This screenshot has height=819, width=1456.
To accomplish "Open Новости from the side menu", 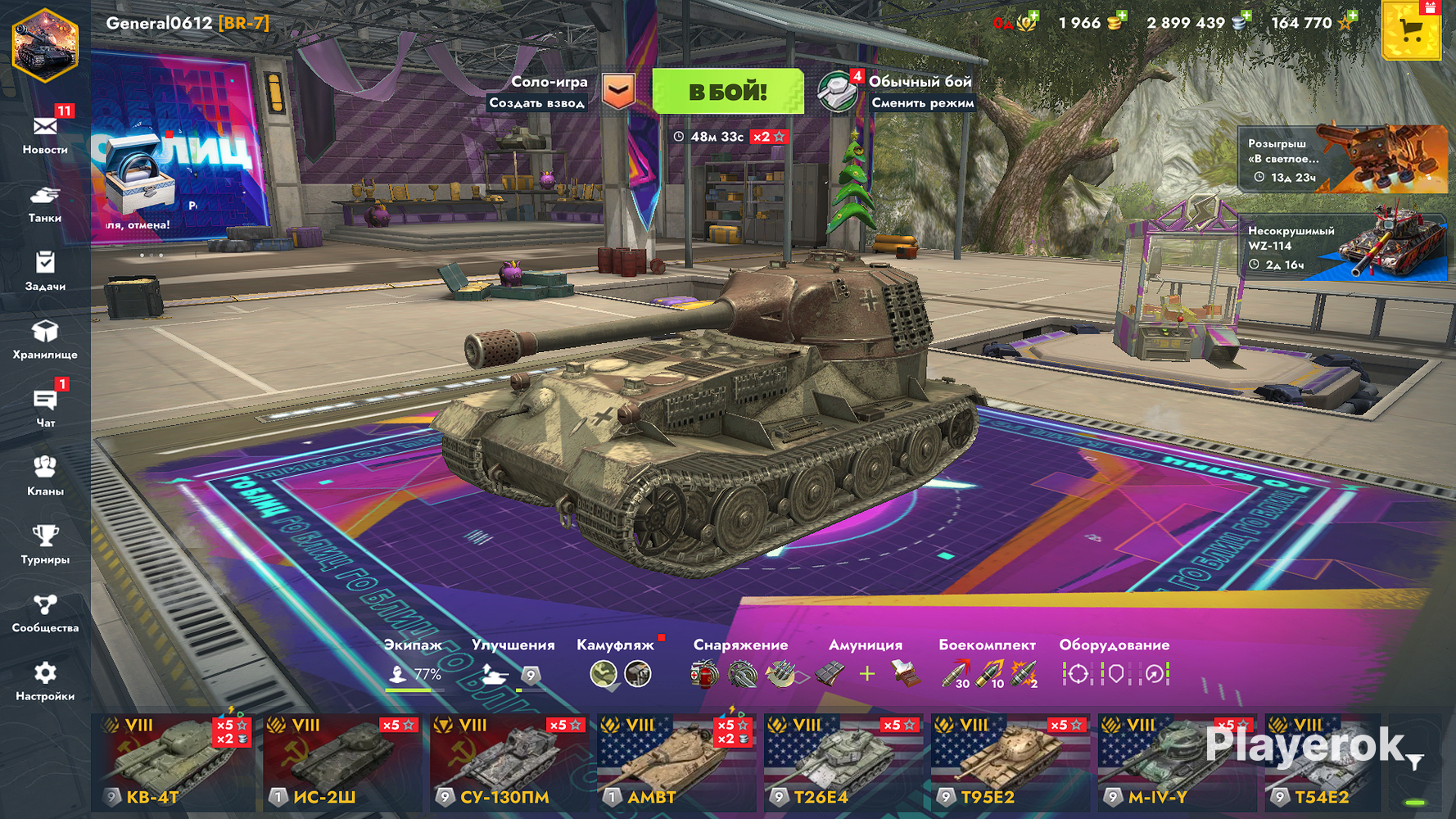I will [x=45, y=133].
